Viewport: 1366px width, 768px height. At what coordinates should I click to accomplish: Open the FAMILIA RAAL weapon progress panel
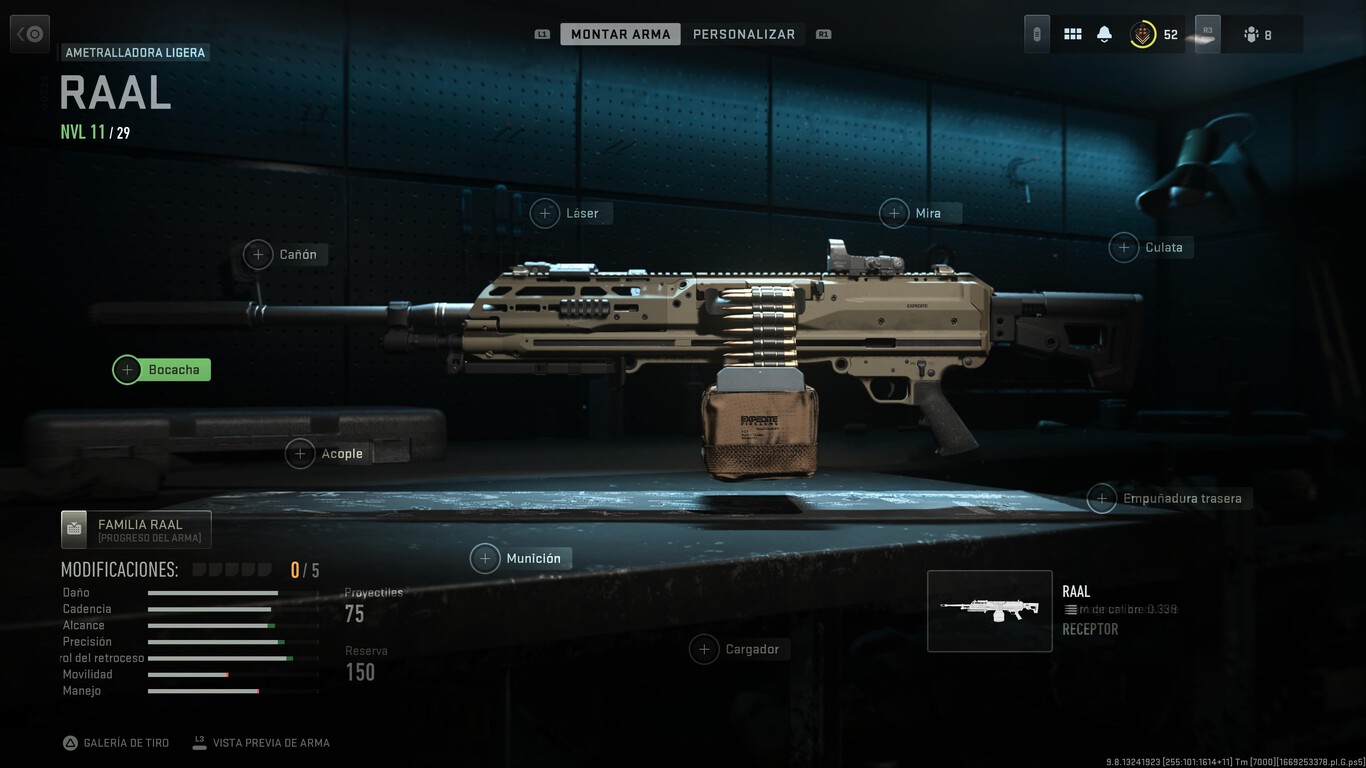(135, 528)
